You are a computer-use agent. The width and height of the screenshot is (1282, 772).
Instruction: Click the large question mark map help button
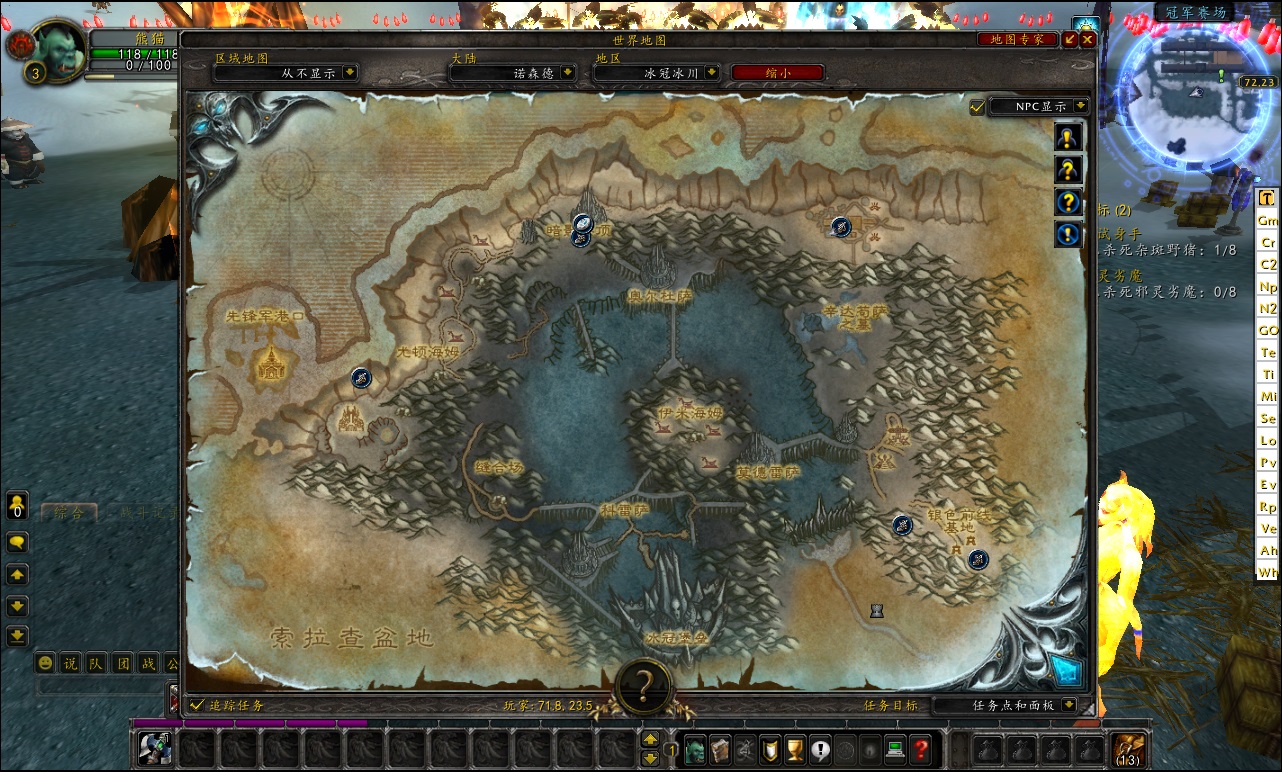tap(644, 686)
